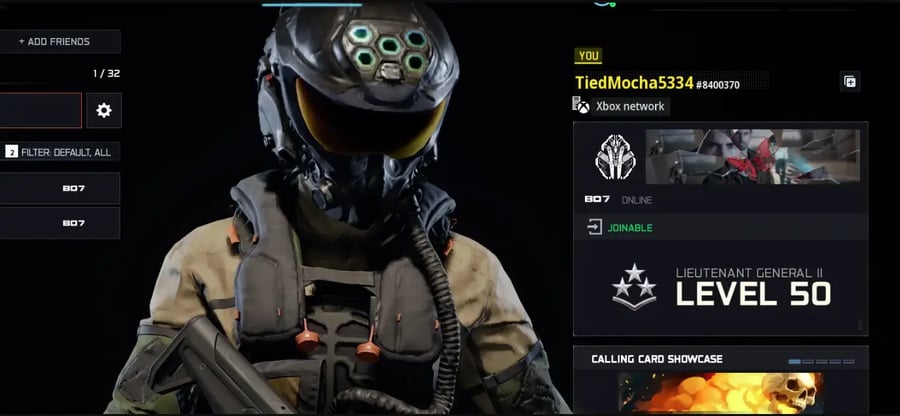900x416 pixels.
Task: Click the Joinable status row
Action: pos(720,228)
